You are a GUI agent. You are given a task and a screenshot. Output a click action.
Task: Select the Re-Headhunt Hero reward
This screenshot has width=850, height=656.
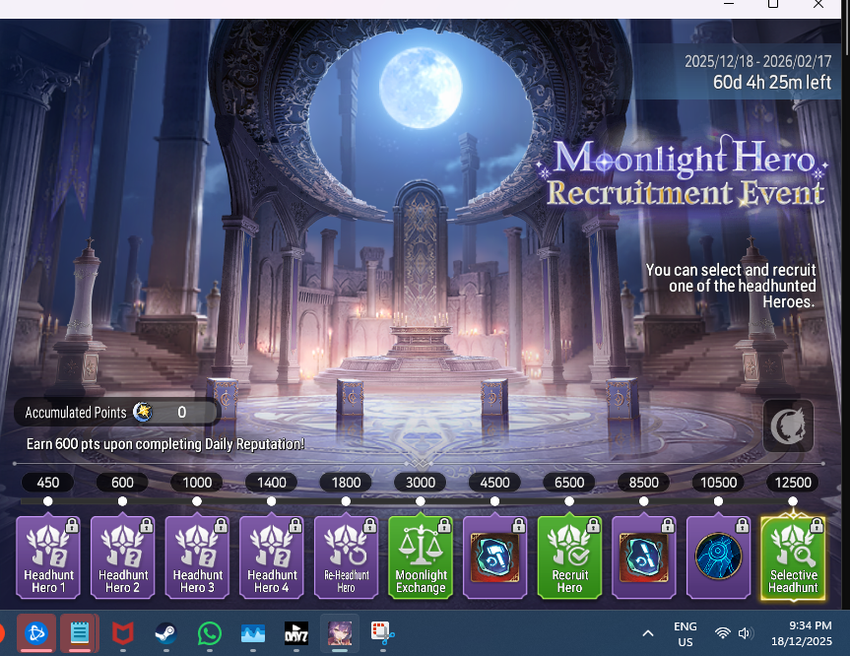[346, 558]
